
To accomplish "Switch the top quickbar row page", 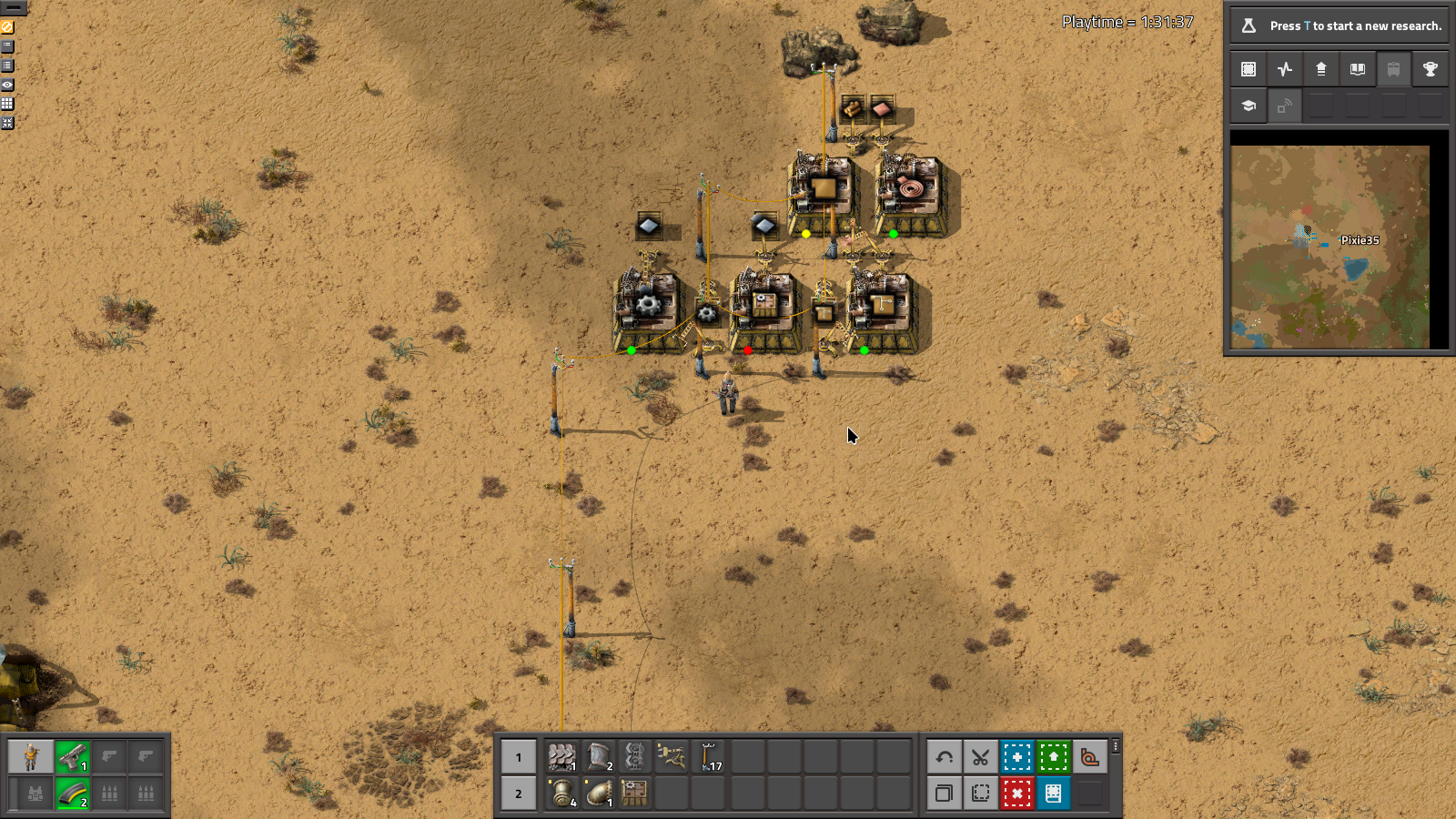I will click(x=518, y=756).
